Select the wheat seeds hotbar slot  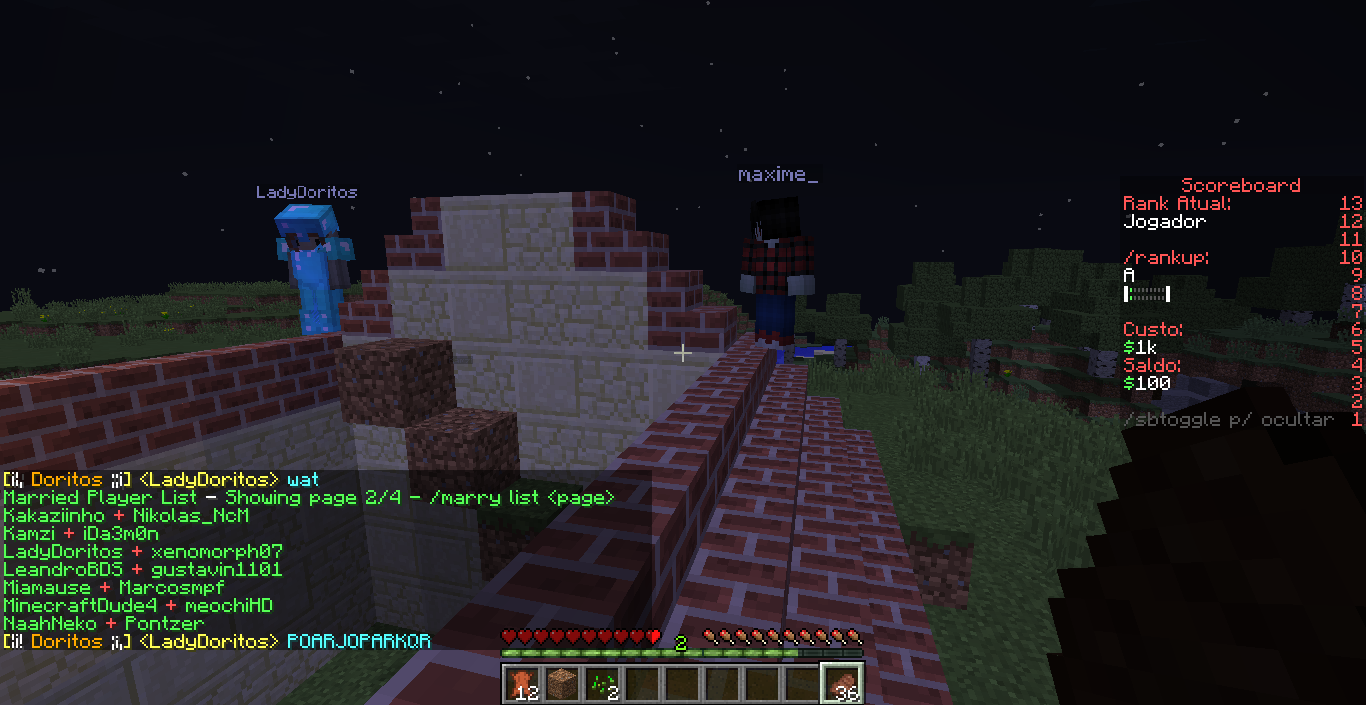coord(600,683)
